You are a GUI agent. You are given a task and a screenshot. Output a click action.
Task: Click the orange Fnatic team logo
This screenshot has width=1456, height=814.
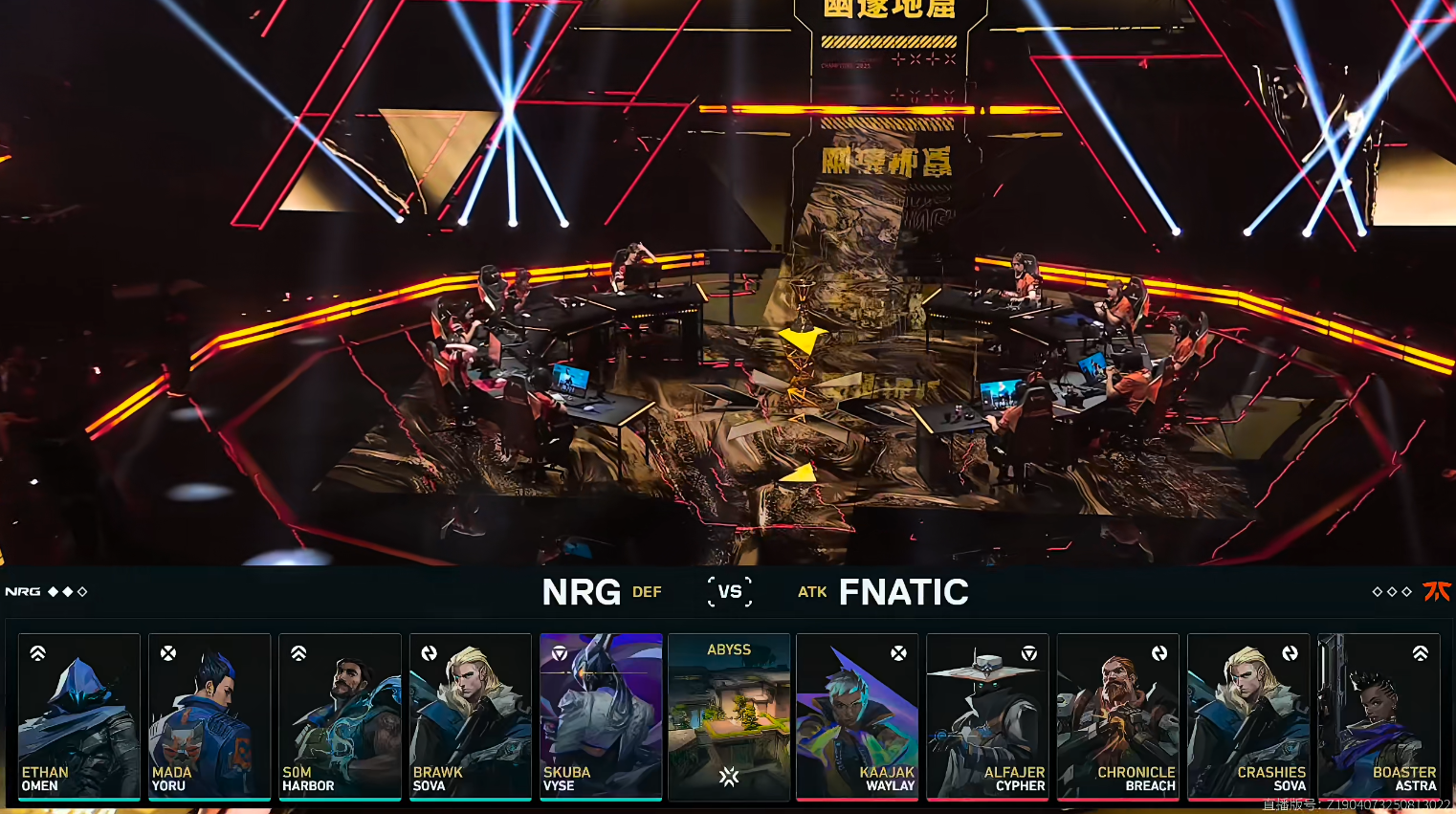tap(1436, 592)
